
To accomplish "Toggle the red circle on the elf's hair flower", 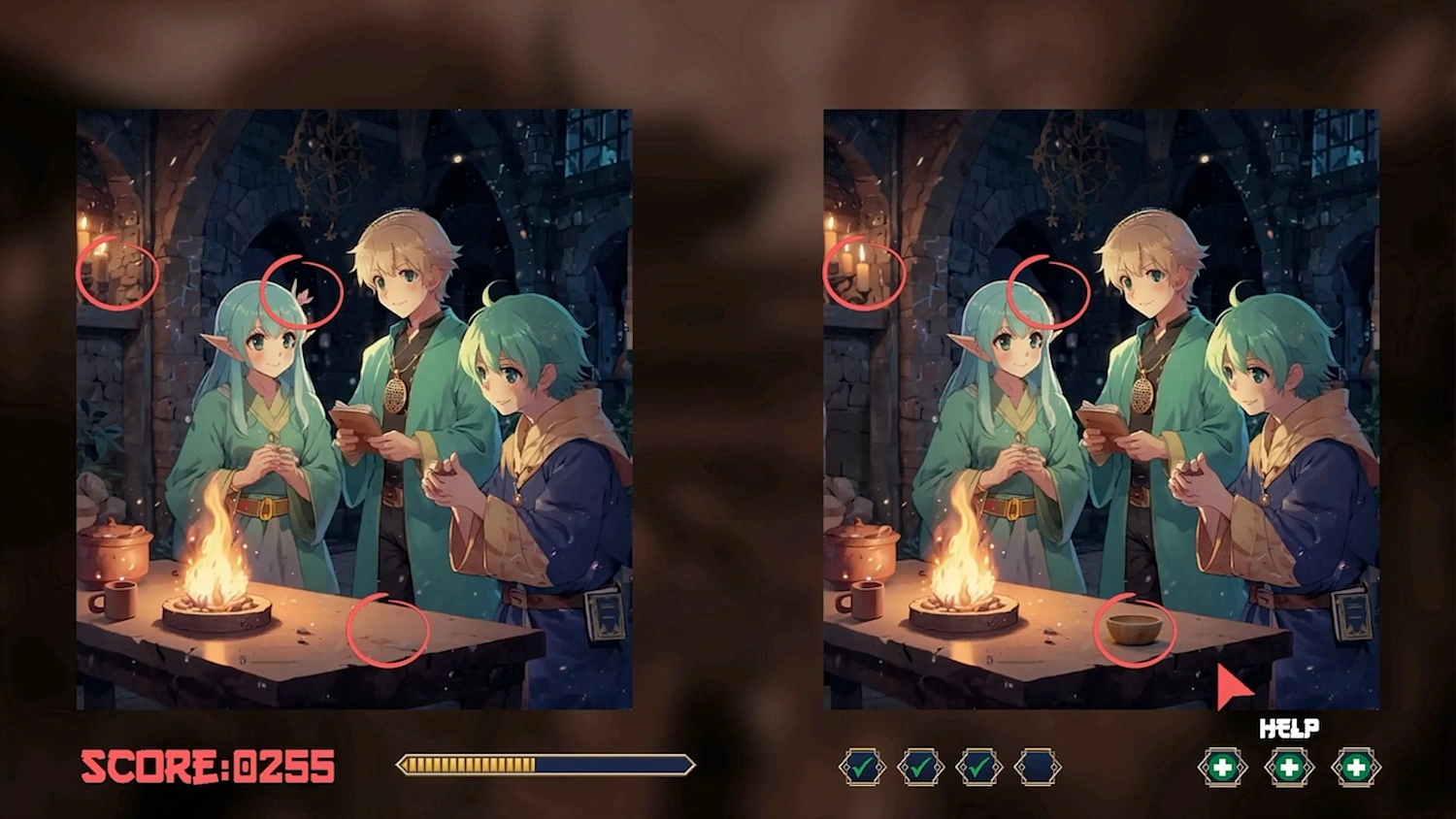I will pyautogui.click(x=302, y=291).
